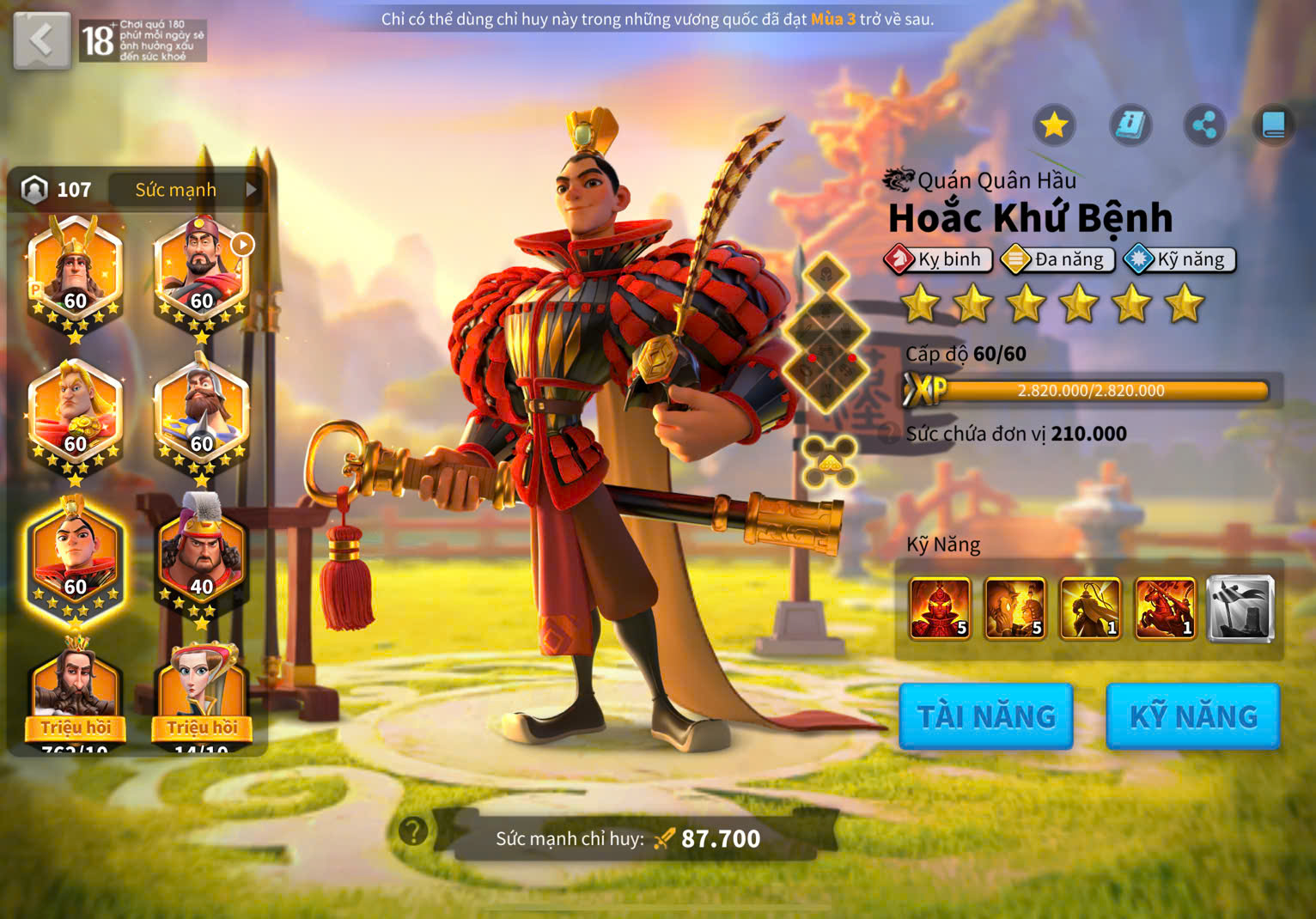Image resolution: width=1316 pixels, height=919 pixels.
Task: Open the TÀI NĂNG talents screen
Action: (986, 716)
